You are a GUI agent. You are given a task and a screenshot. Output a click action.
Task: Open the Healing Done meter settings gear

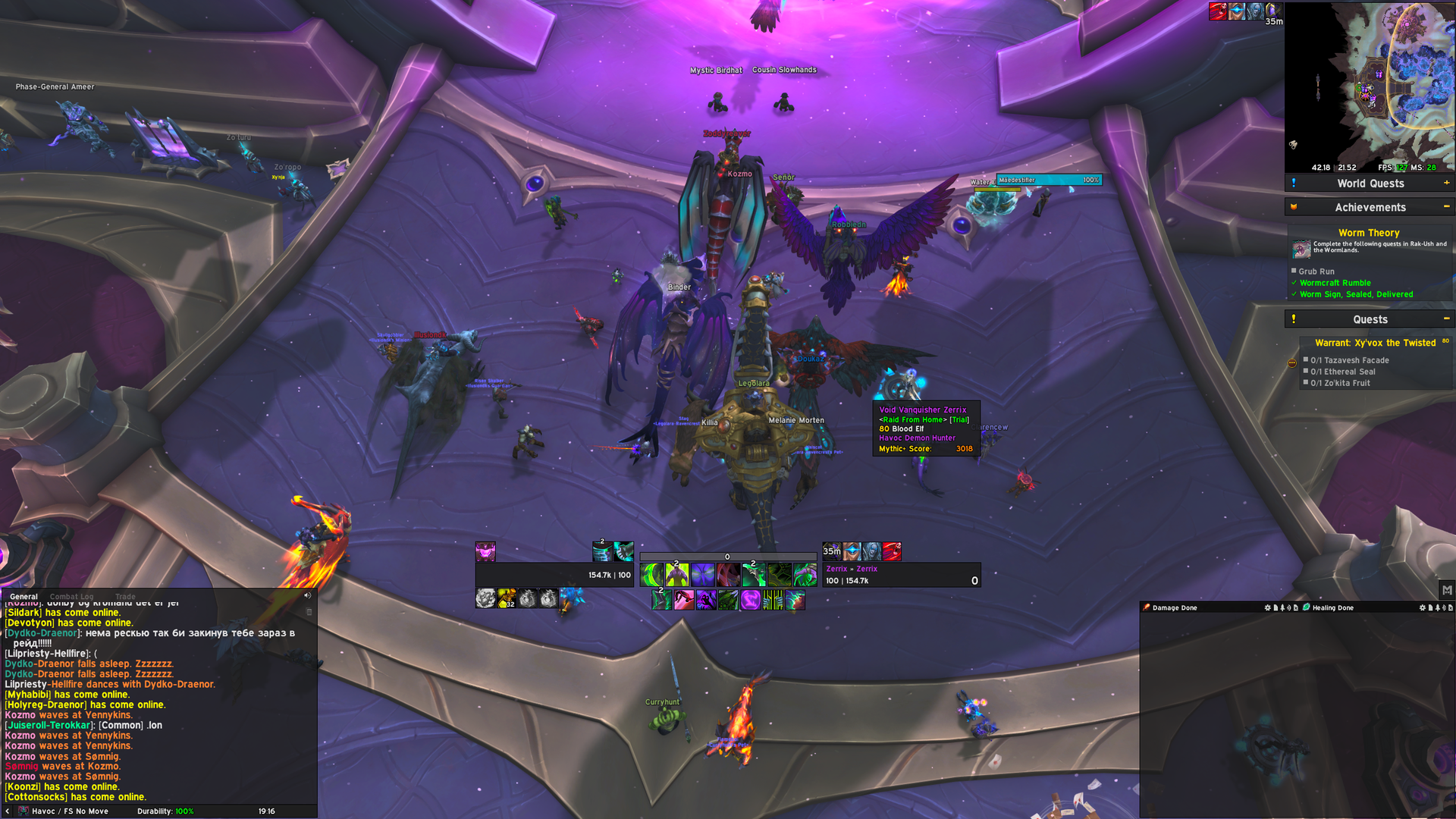point(1422,607)
